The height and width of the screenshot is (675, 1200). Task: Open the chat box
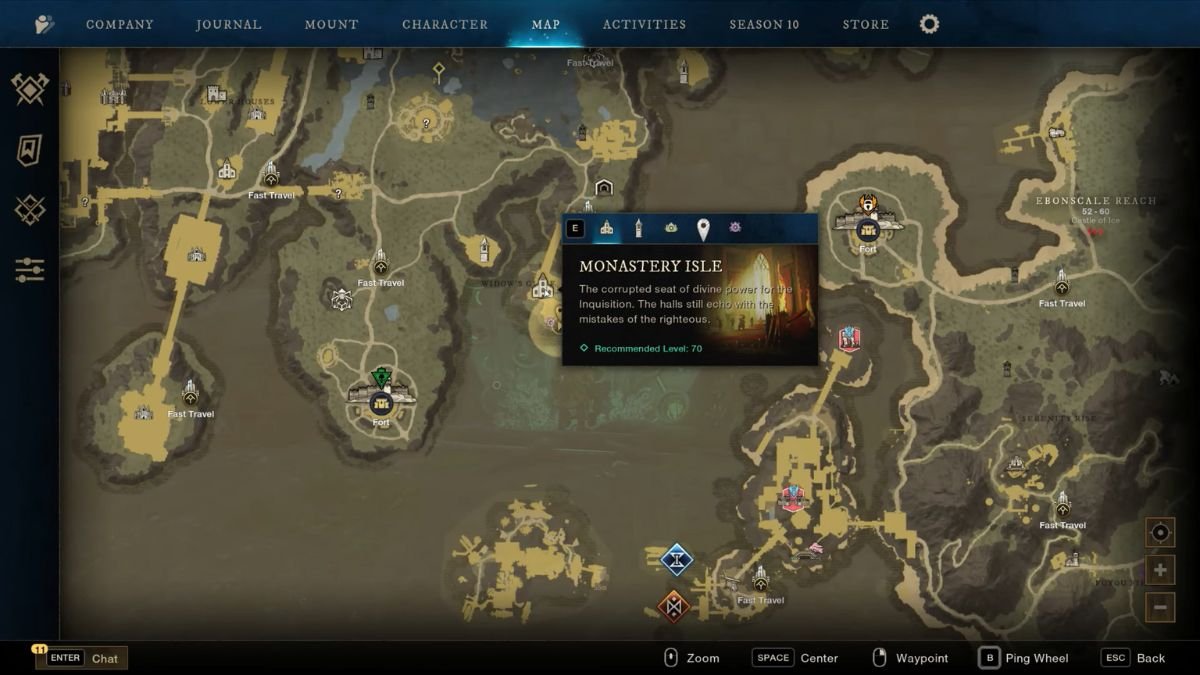pos(82,658)
